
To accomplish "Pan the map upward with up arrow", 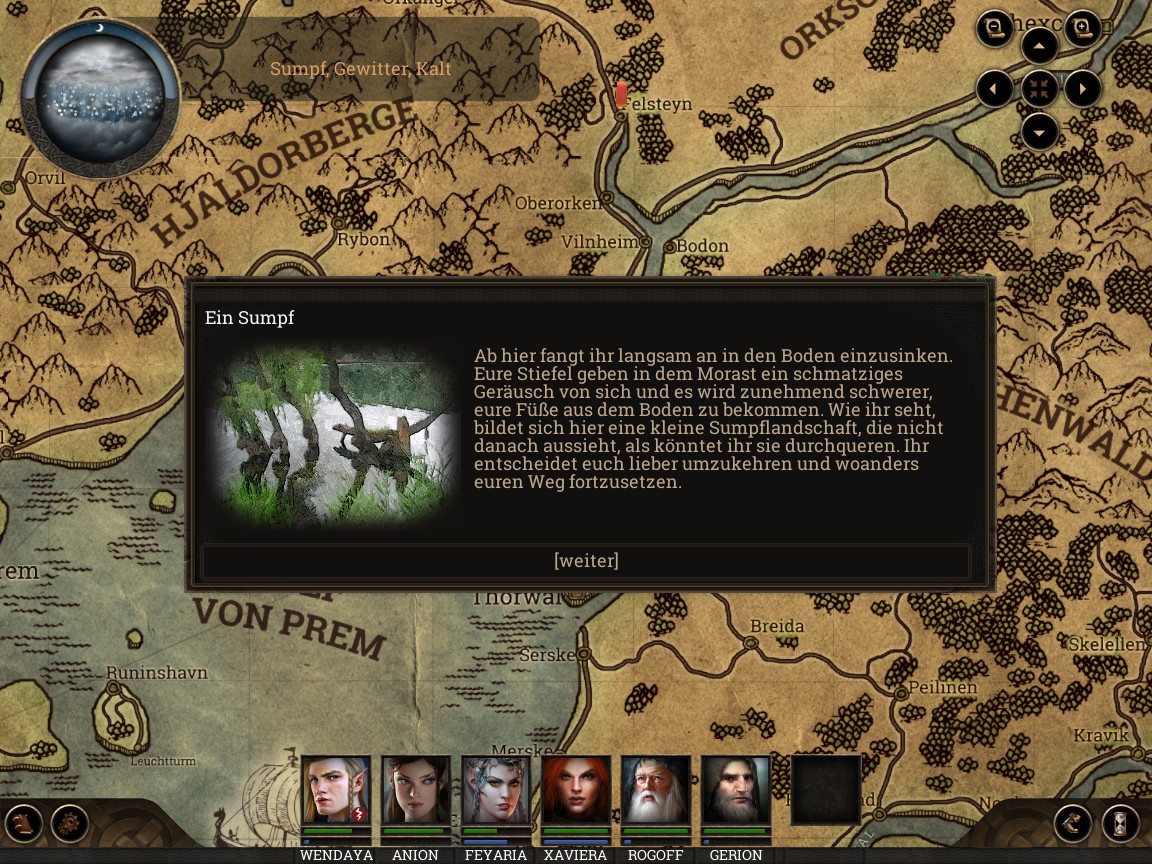I will (x=1040, y=46).
